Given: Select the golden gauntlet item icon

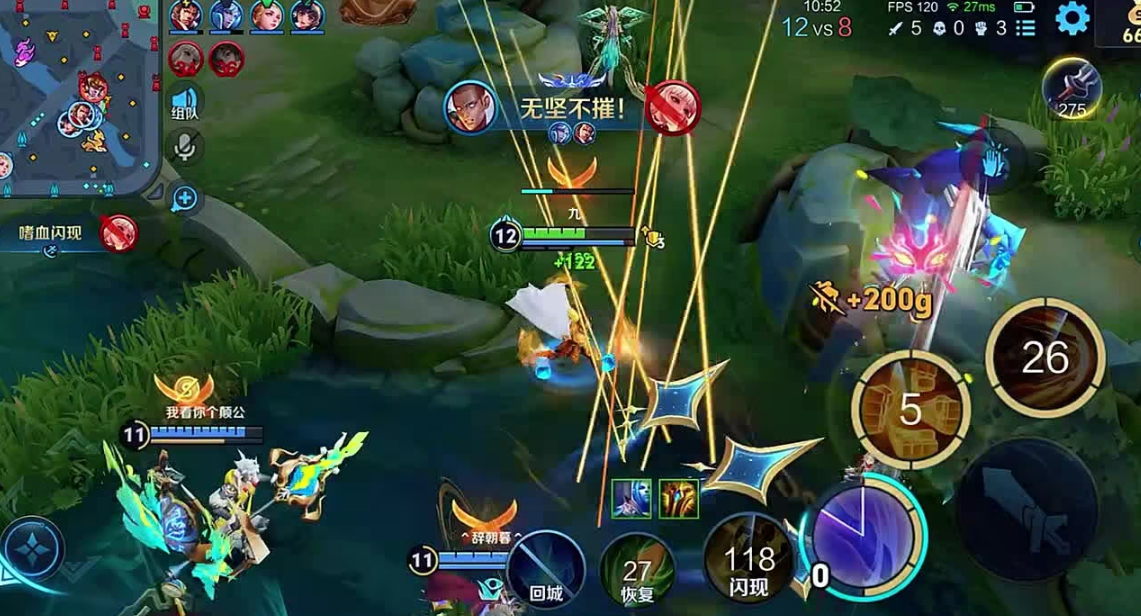Looking at the screenshot, I should point(678,498).
